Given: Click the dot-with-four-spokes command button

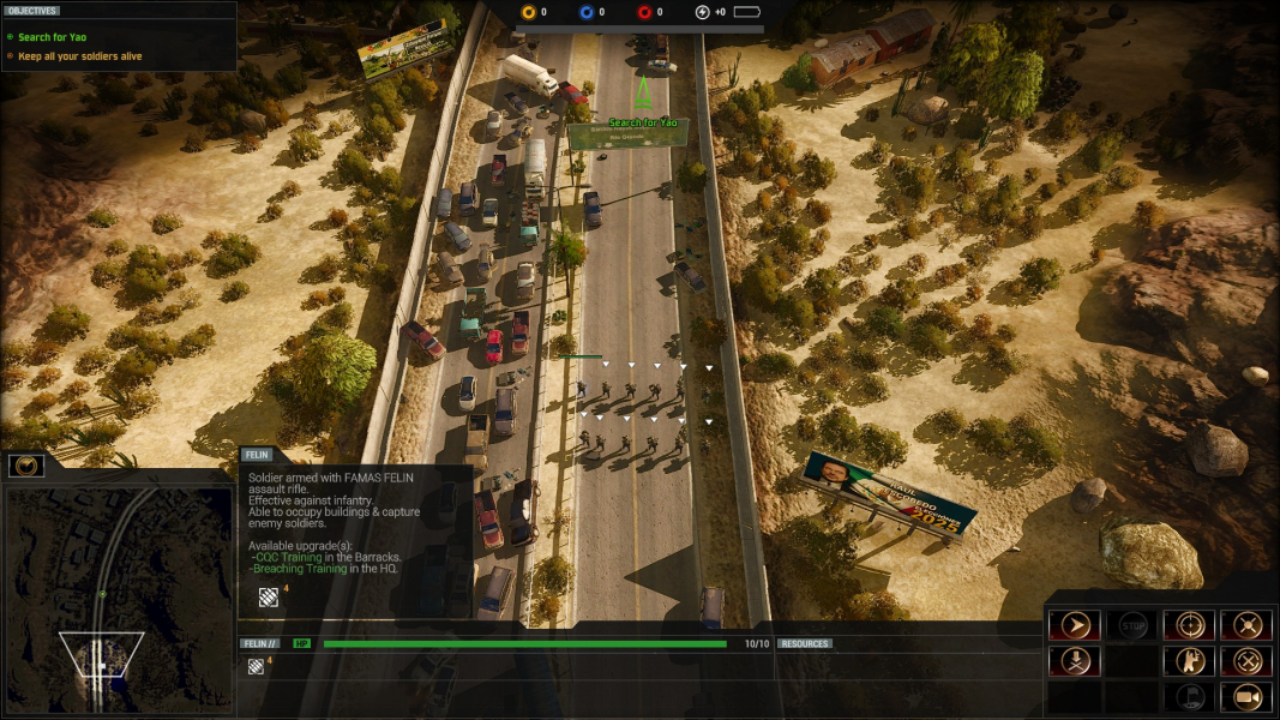Looking at the screenshot, I should pos(1247,626).
